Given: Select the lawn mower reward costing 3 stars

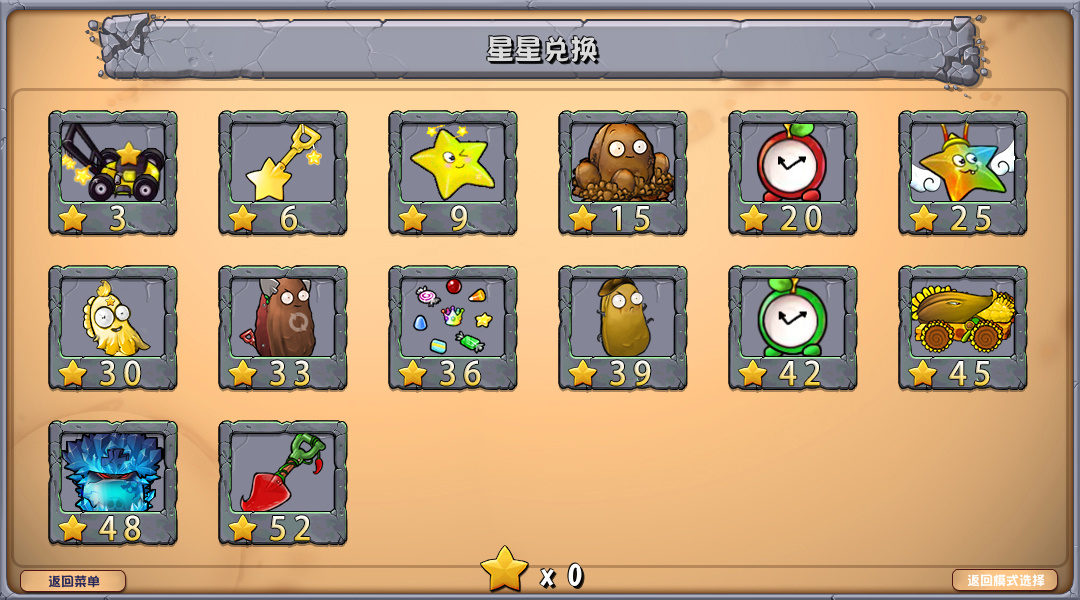Looking at the screenshot, I should 113,172.
